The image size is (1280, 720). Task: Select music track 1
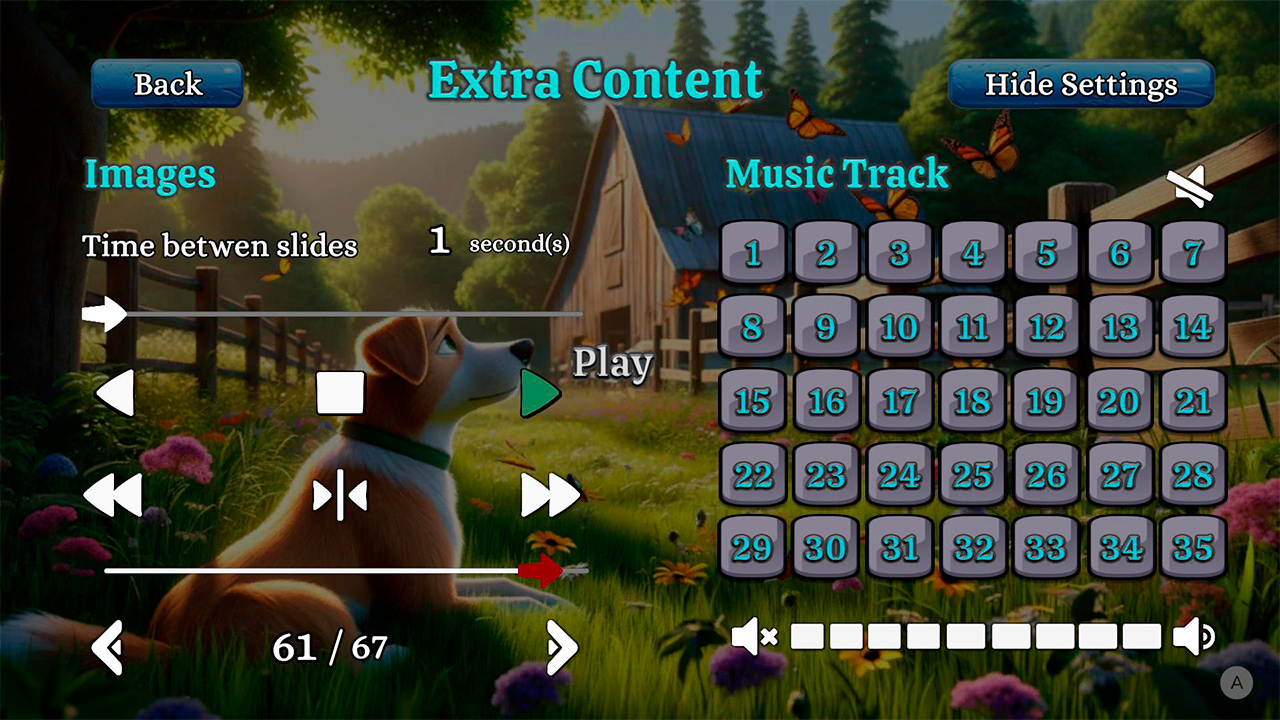point(753,253)
